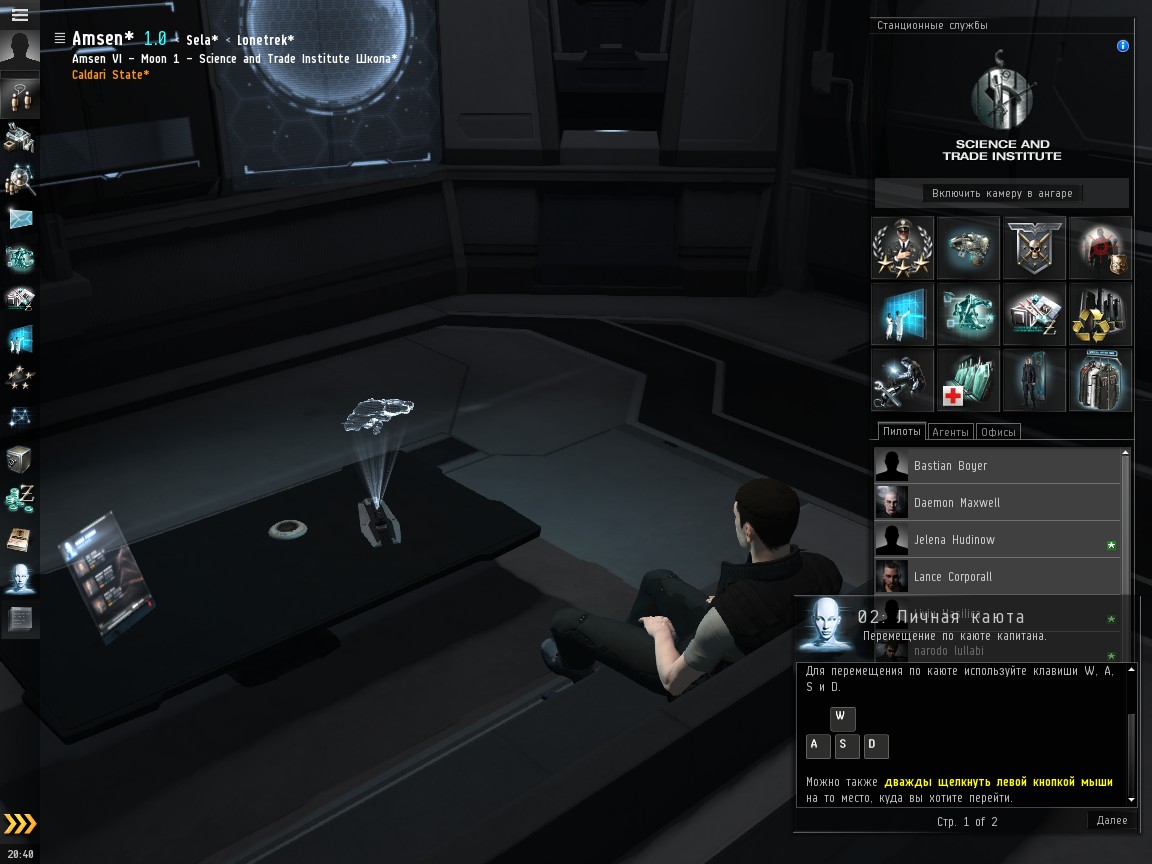
Task: Open the Fitting service ship icon
Action: click(968, 247)
